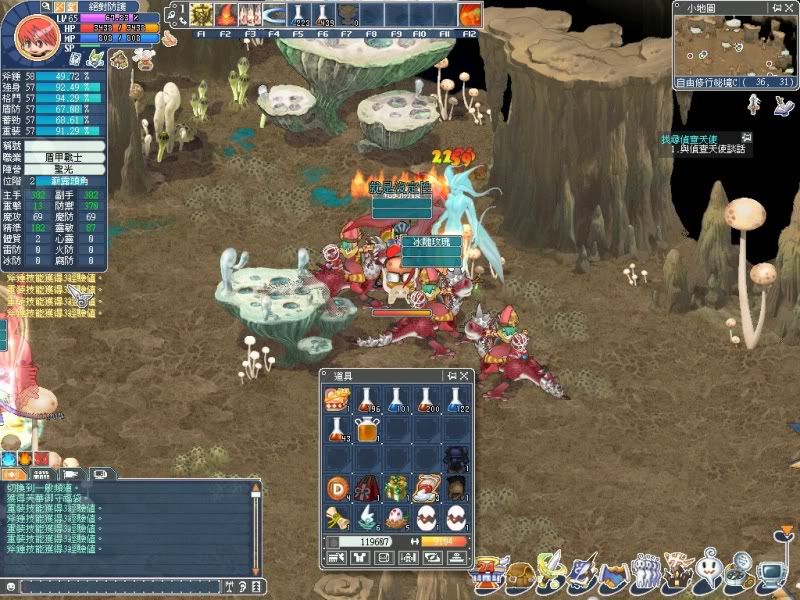Close the minimap panel
This screenshot has height=600, width=800.
[x=790, y=7]
